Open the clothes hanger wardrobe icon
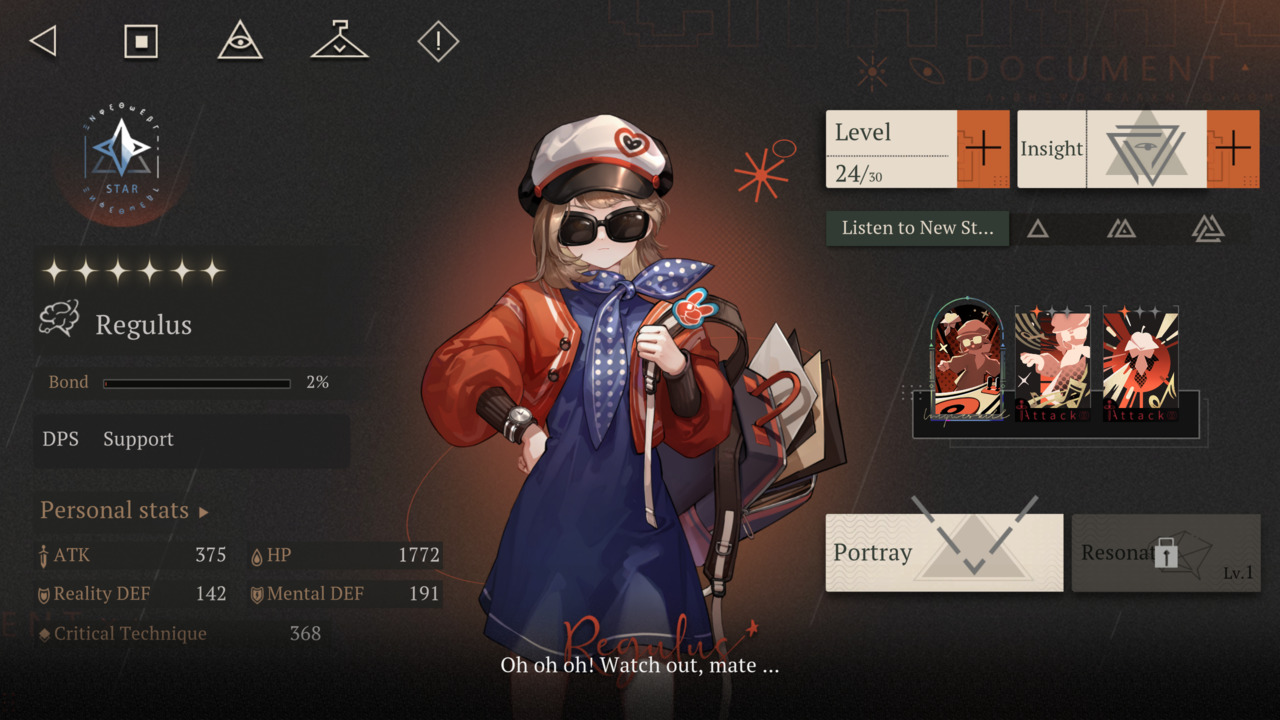 coord(339,42)
